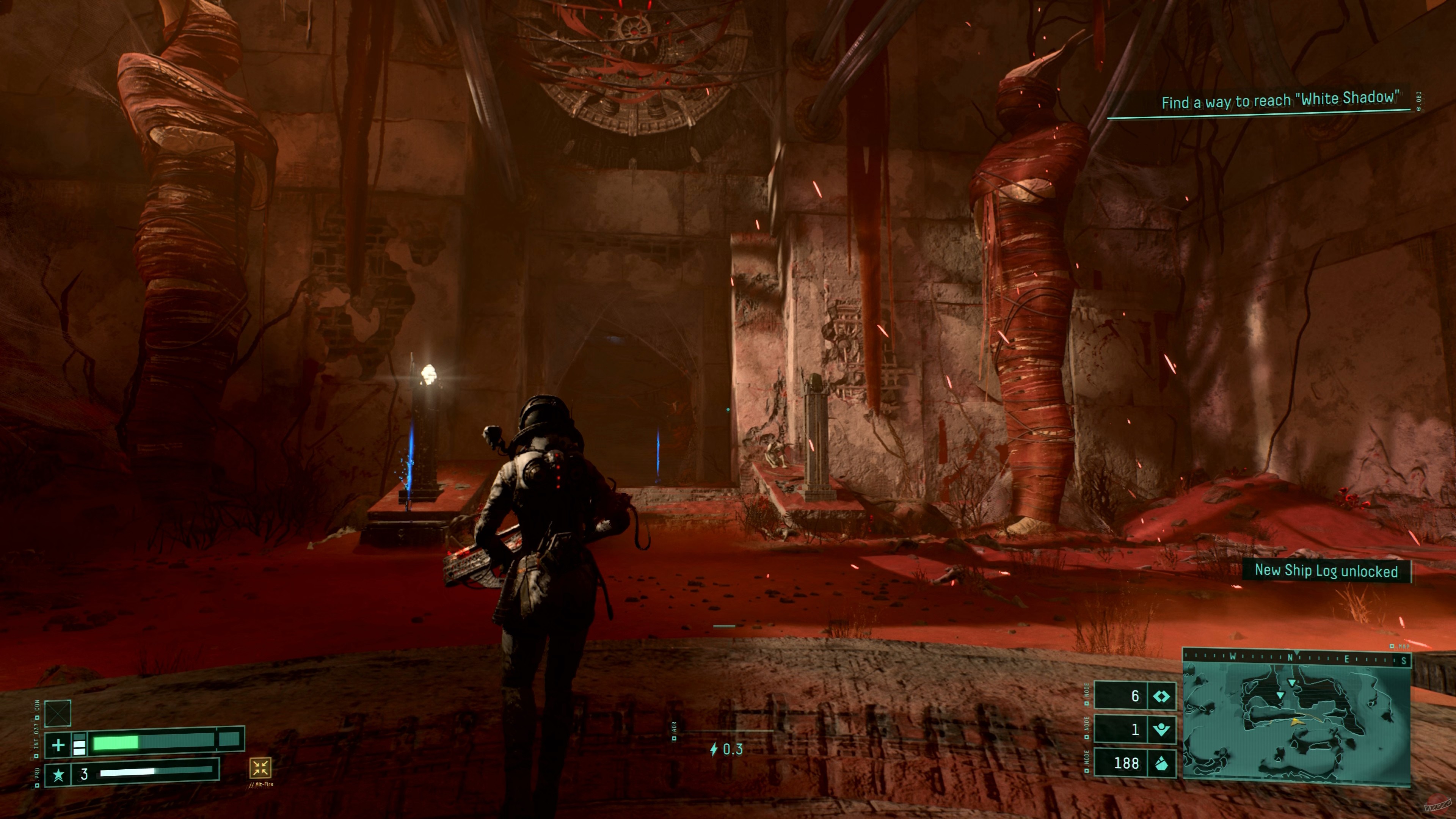
Task: Open the New Ship Log unlocked notification
Action: 1326,571
